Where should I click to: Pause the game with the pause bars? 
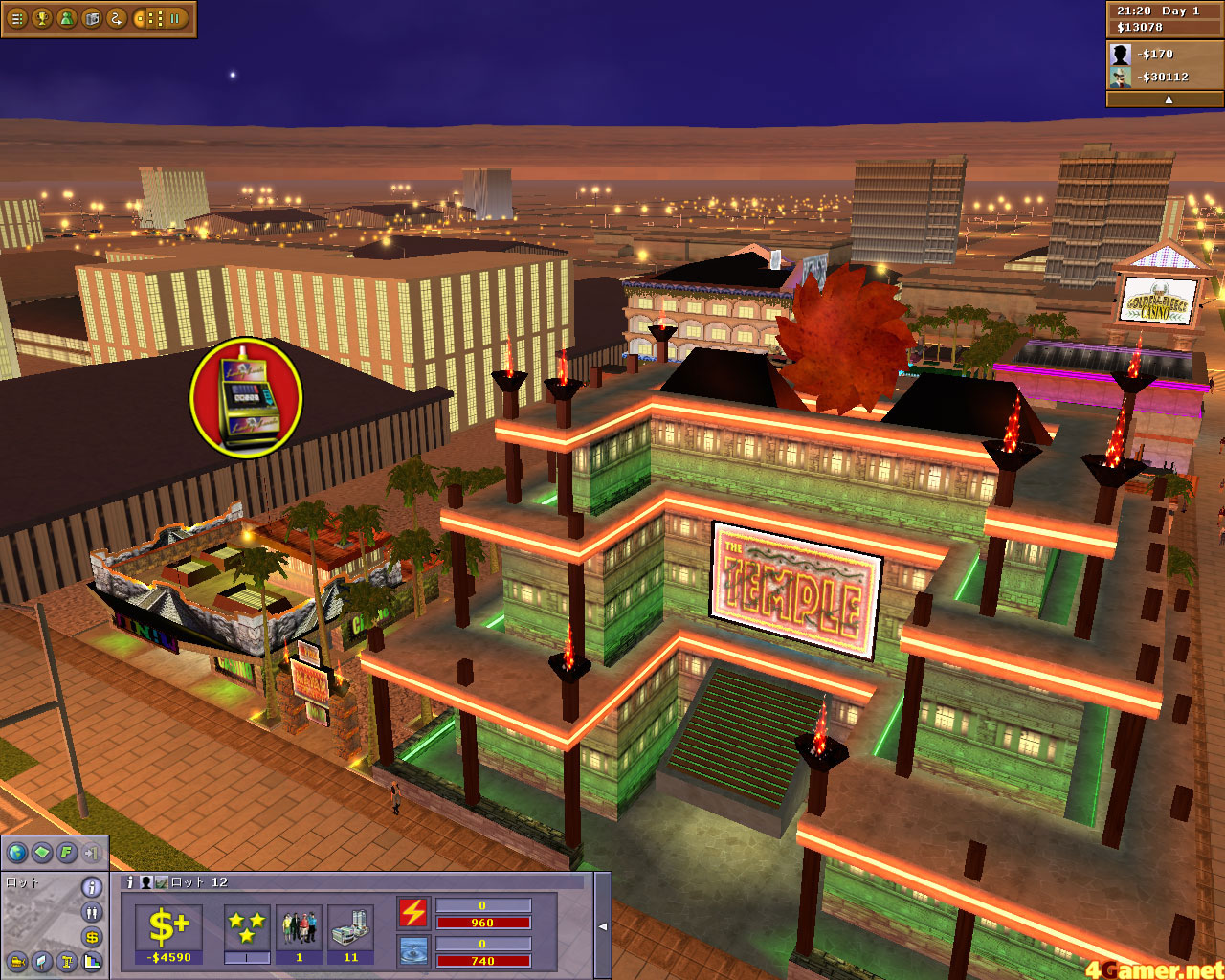175,19
